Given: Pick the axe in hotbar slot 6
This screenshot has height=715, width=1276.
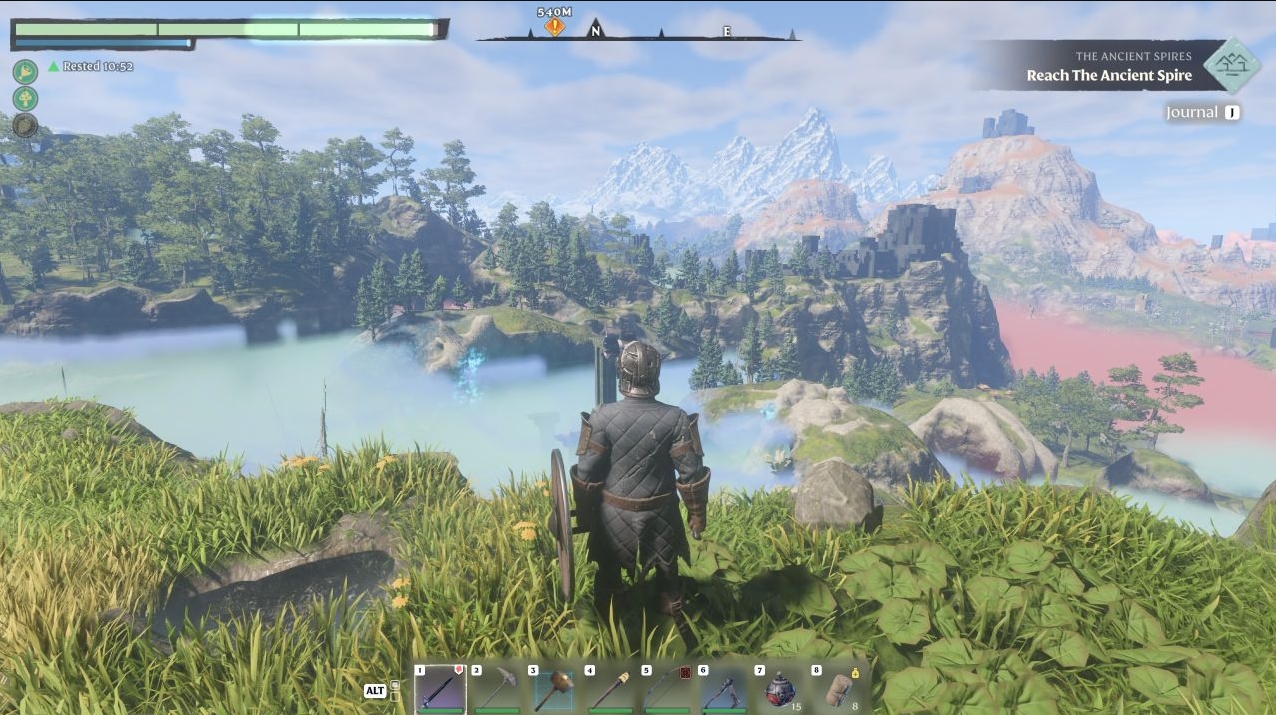Looking at the screenshot, I should [723, 689].
